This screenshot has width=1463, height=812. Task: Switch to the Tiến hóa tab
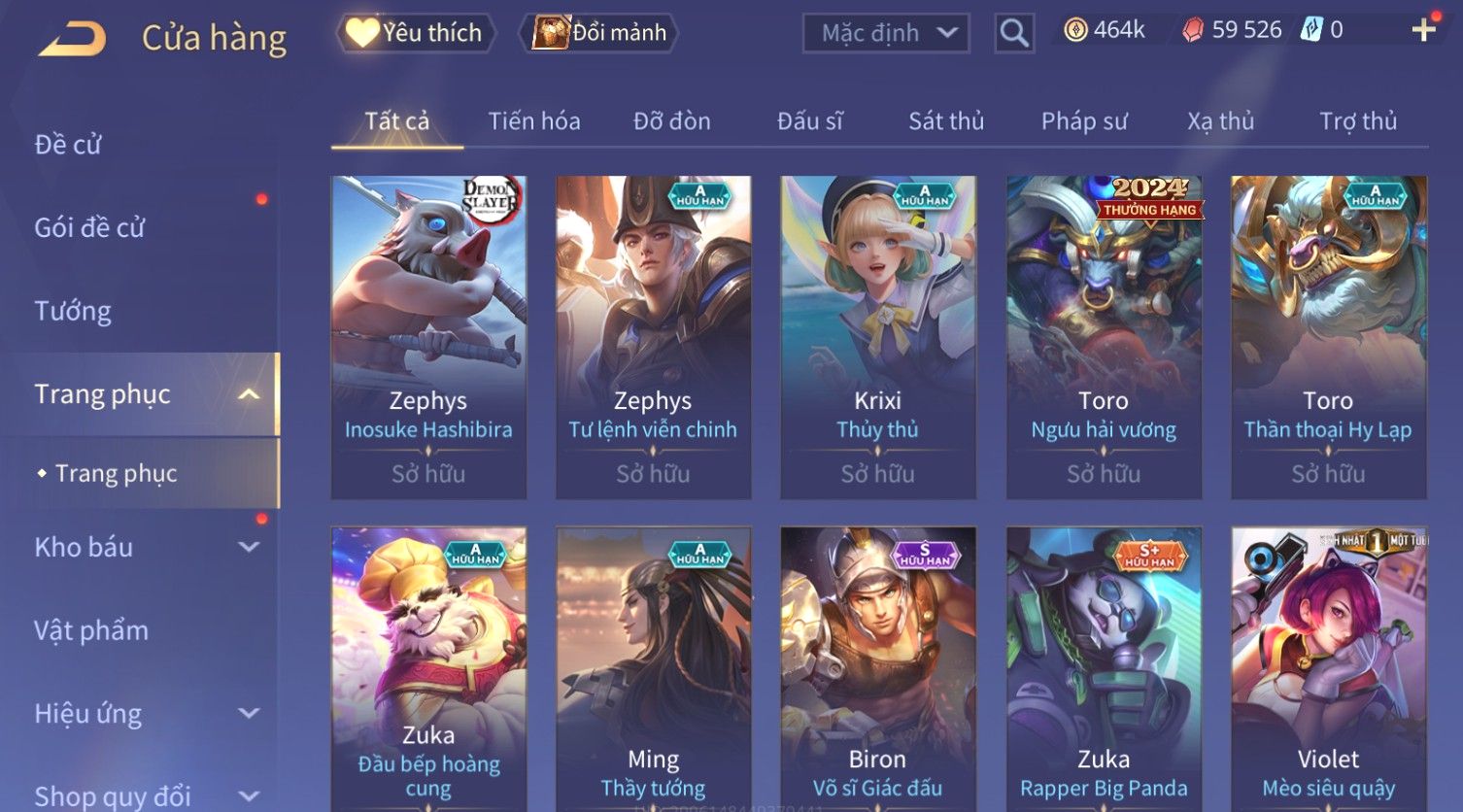click(534, 121)
